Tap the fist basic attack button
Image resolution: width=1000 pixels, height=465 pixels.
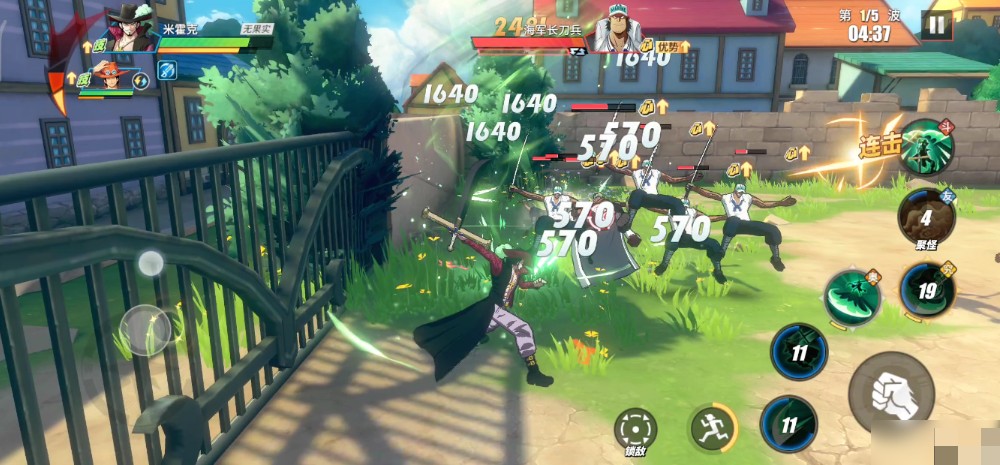tap(891, 393)
